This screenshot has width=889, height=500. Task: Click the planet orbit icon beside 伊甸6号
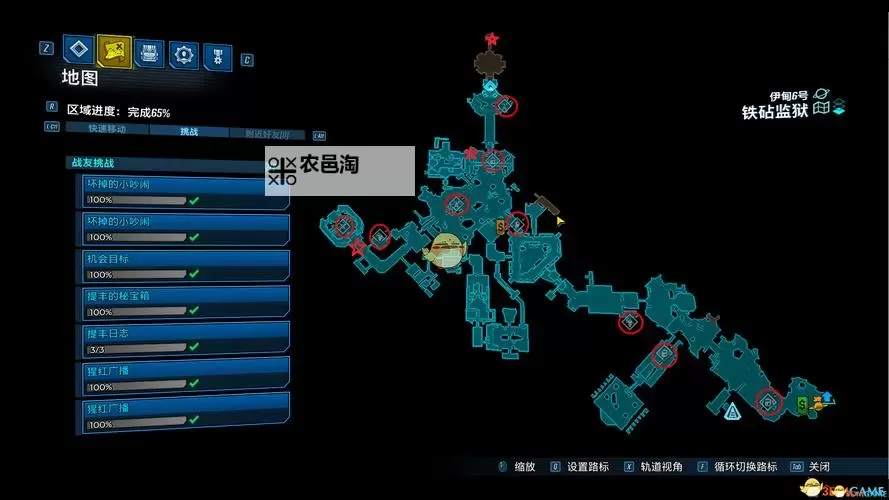(x=821, y=92)
